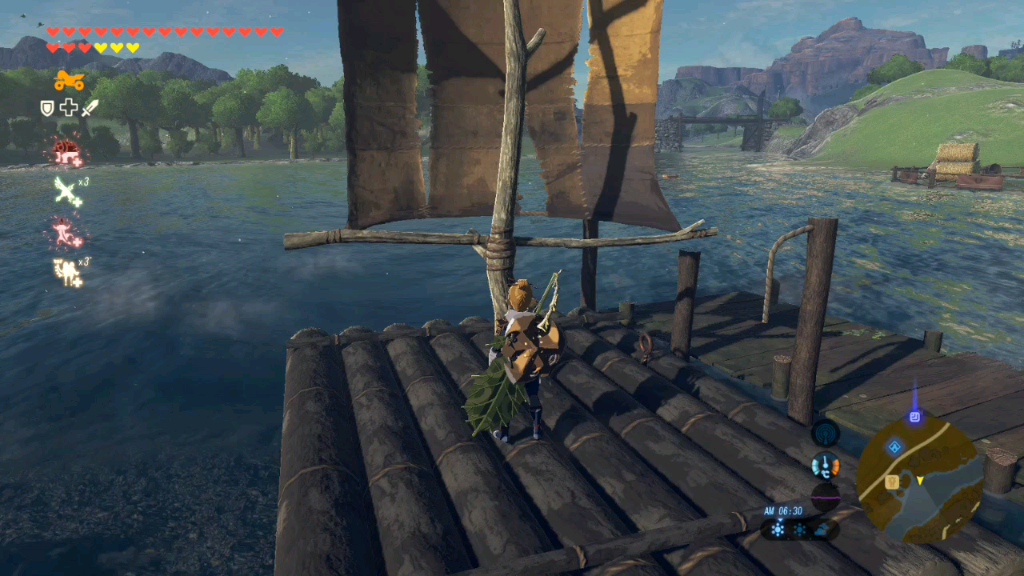Viewport: 1024px width, 576px height.
Task: Click the white sword icon
Action: coord(90,108)
